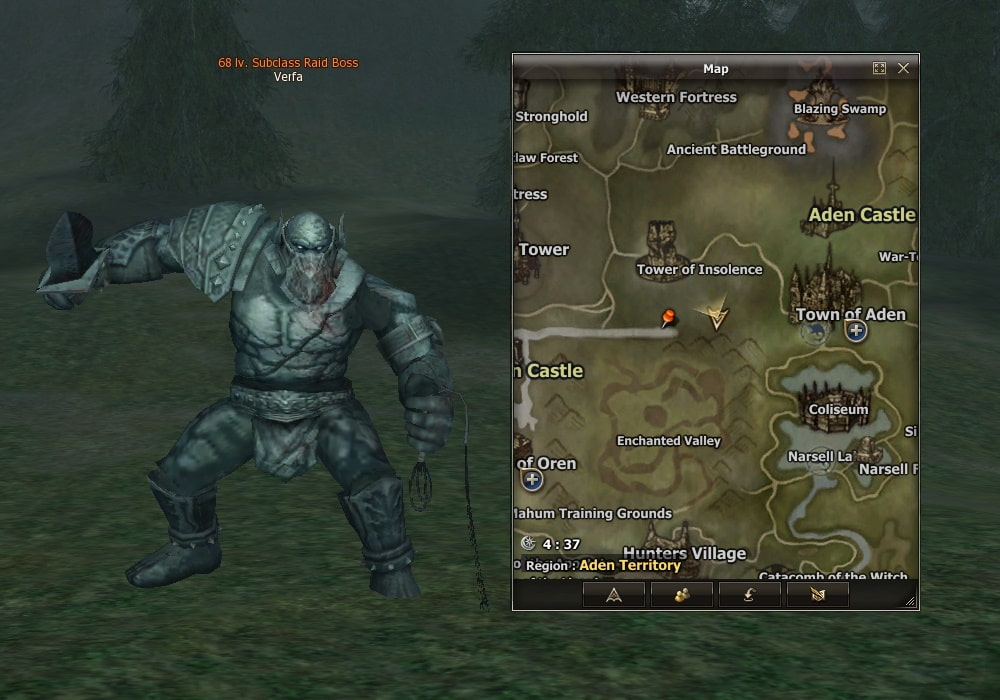
Task: Click the map window resize corner grip
Action: [x=910, y=601]
